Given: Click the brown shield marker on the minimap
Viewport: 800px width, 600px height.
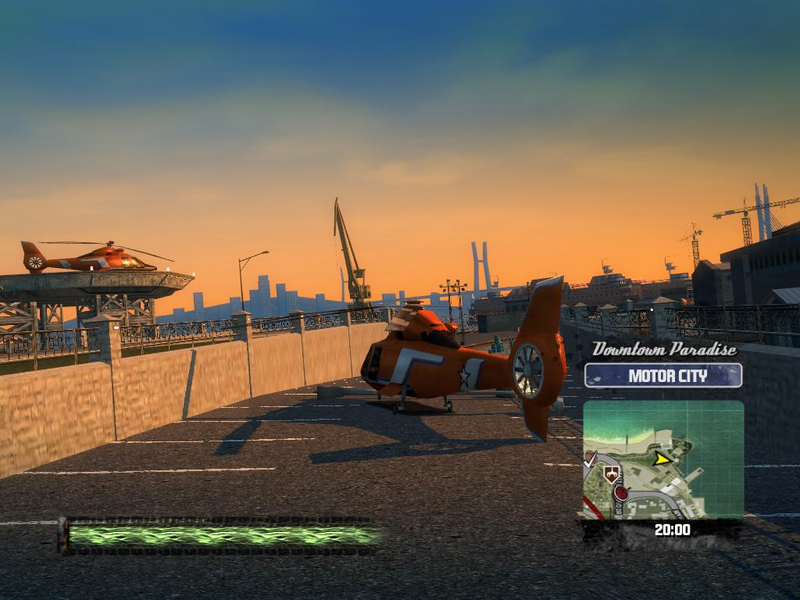Looking at the screenshot, I should coord(610,475).
